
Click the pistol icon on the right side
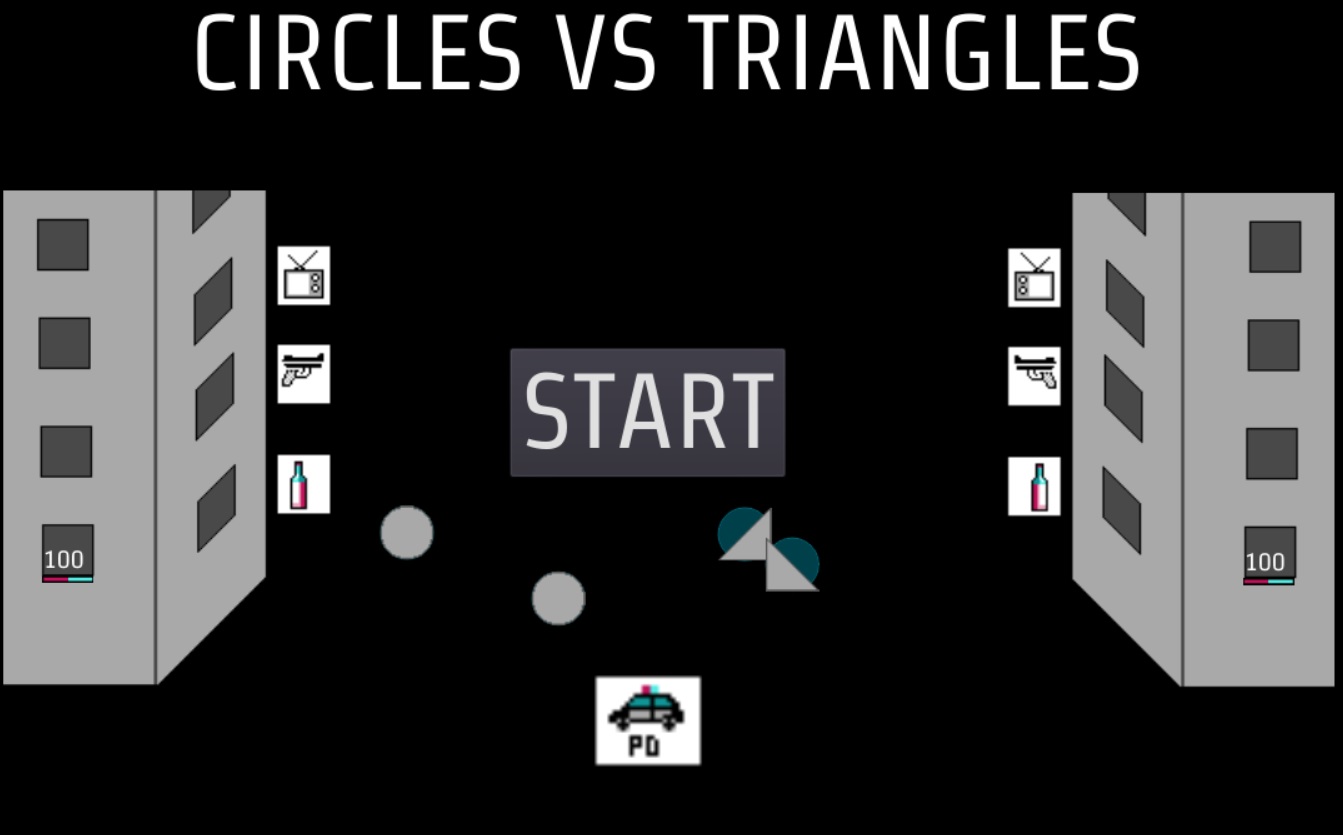click(1035, 377)
